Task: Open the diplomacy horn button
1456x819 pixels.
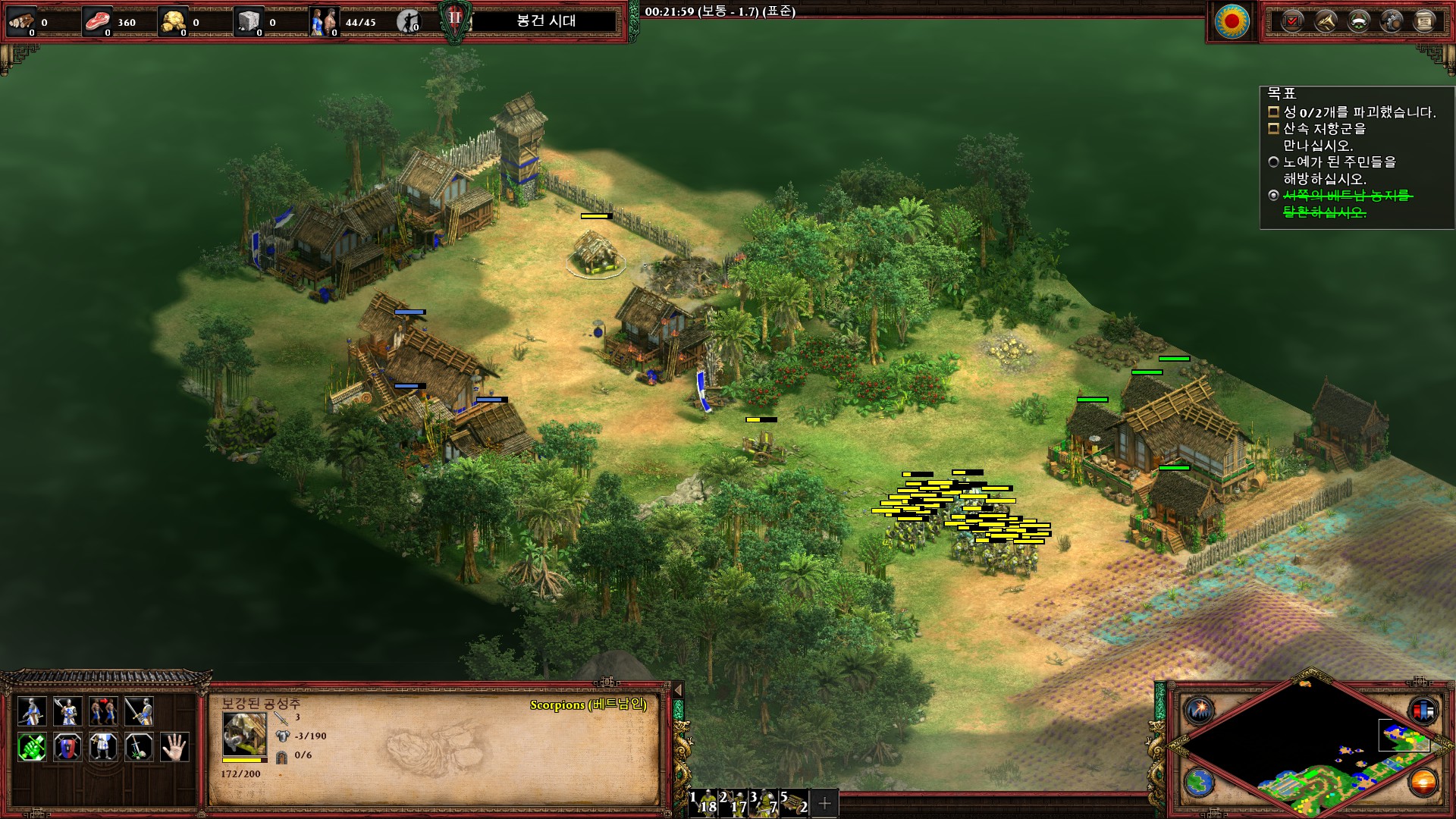Action: 1326,21
